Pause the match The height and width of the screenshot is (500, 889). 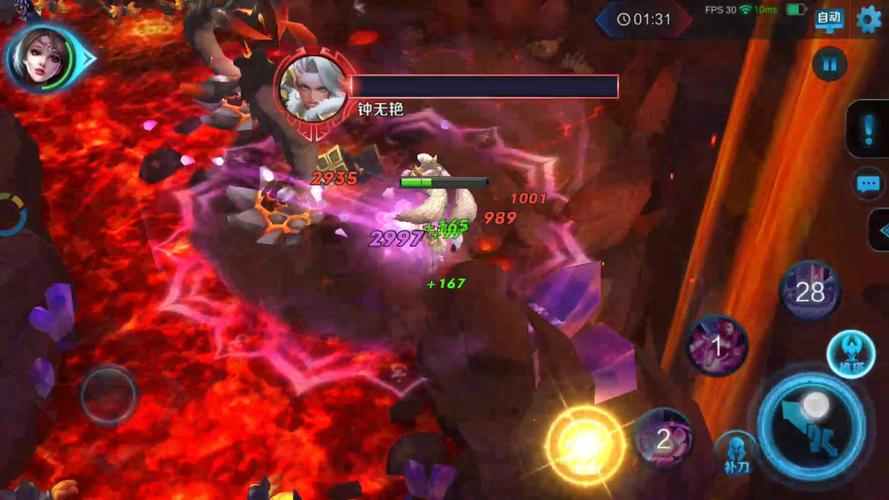[x=829, y=65]
